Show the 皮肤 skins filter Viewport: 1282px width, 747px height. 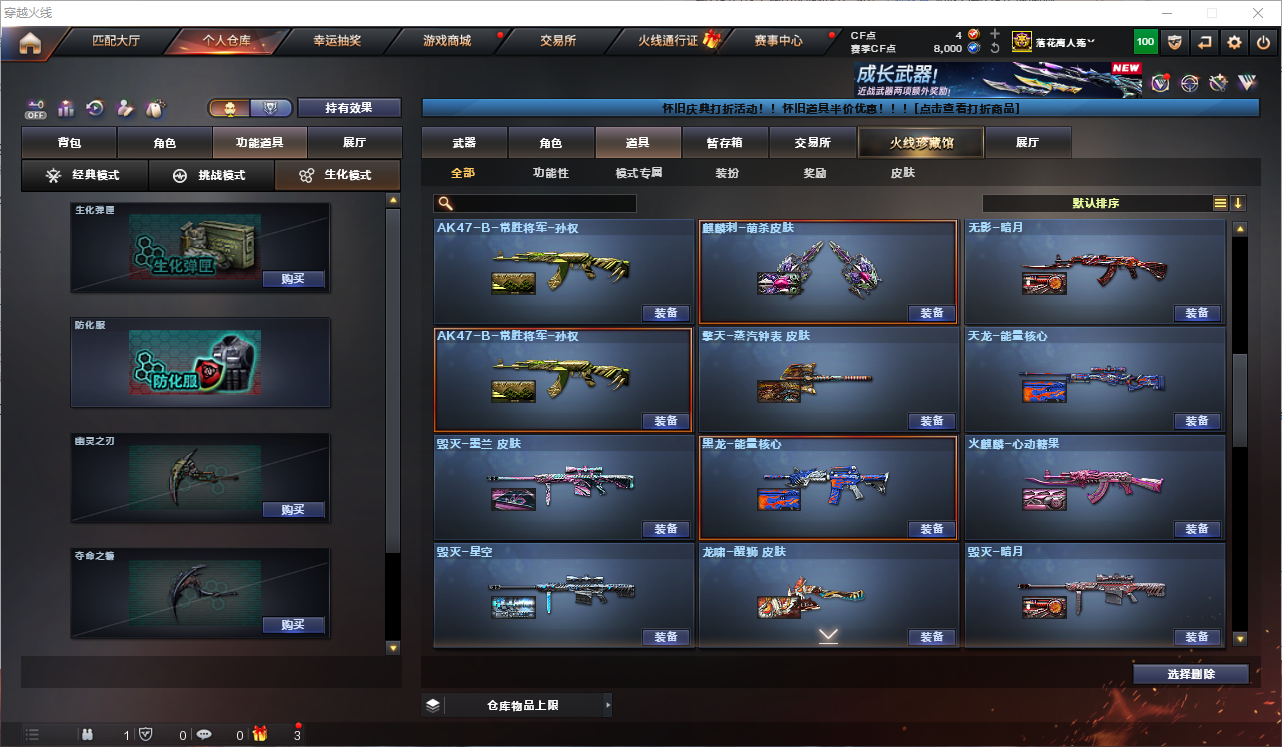click(902, 173)
